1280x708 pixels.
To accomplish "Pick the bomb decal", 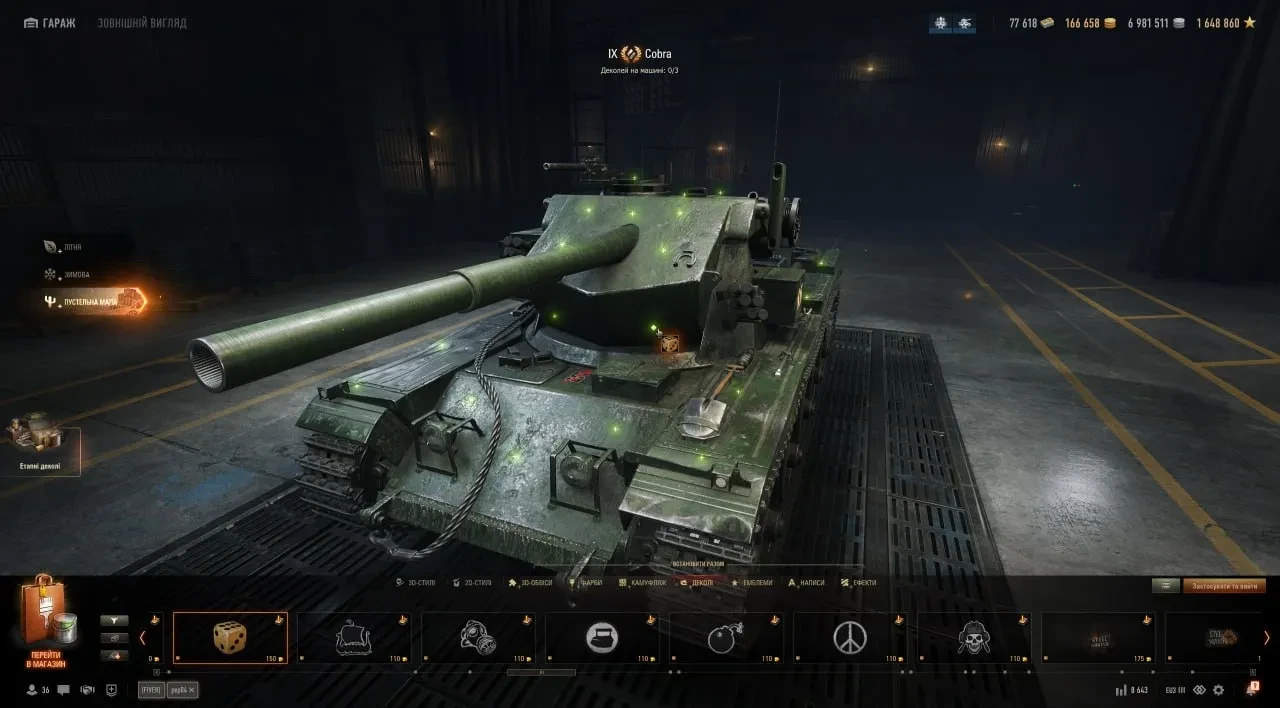I will tap(726, 637).
